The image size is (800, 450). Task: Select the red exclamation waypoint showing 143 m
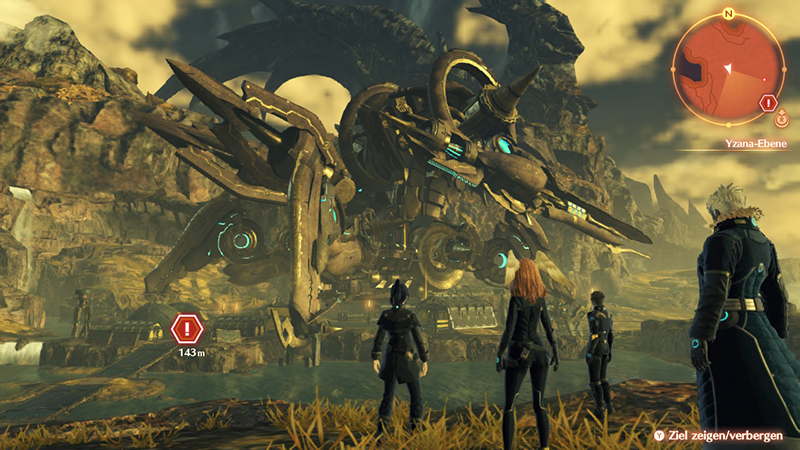pos(187,328)
